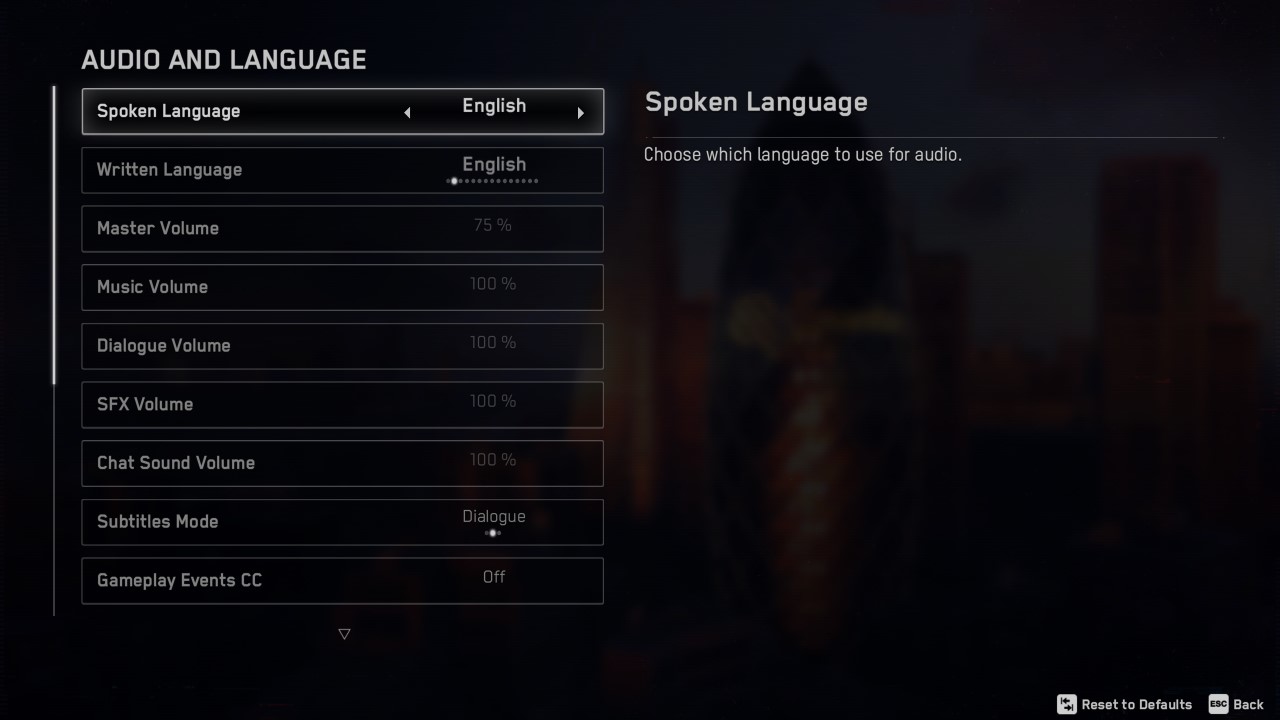Image resolution: width=1280 pixels, height=720 pixels.
Task: Select the Music Volume row
Action: pos(343,287)
